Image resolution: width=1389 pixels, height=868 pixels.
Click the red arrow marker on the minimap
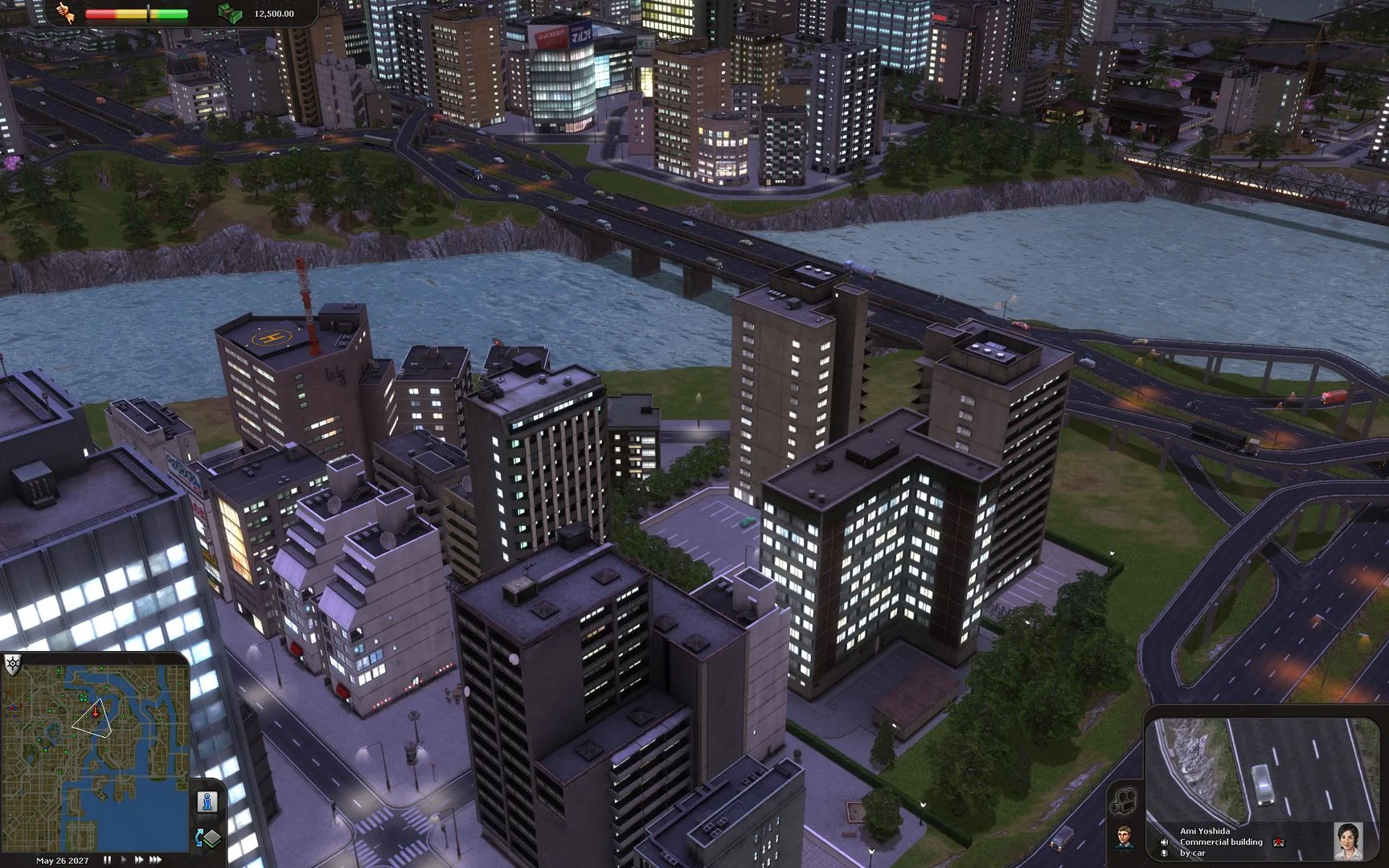[x=96, y=711]
